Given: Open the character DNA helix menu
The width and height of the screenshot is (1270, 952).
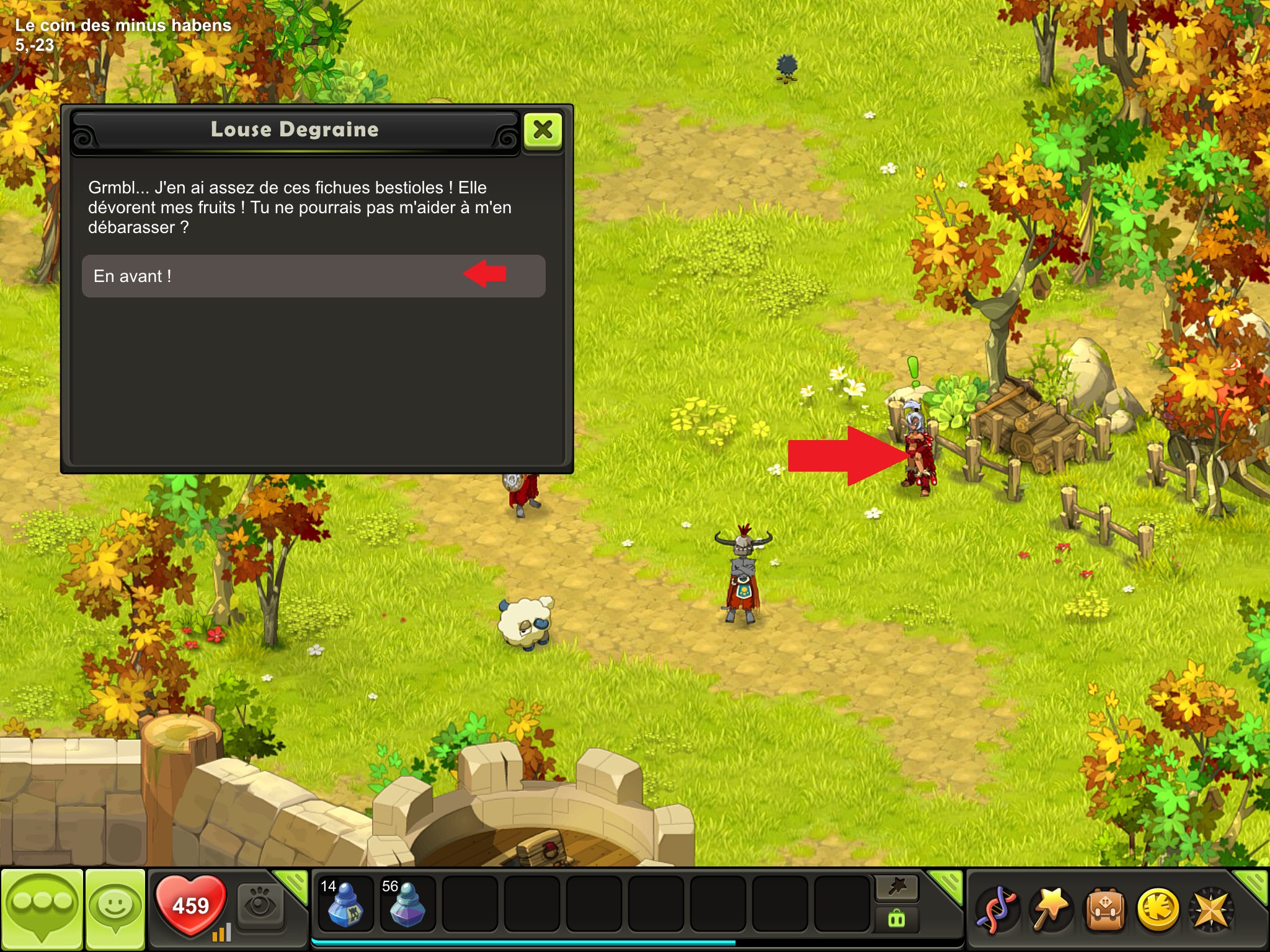Looking at the screenshot, I should point(996,910).
